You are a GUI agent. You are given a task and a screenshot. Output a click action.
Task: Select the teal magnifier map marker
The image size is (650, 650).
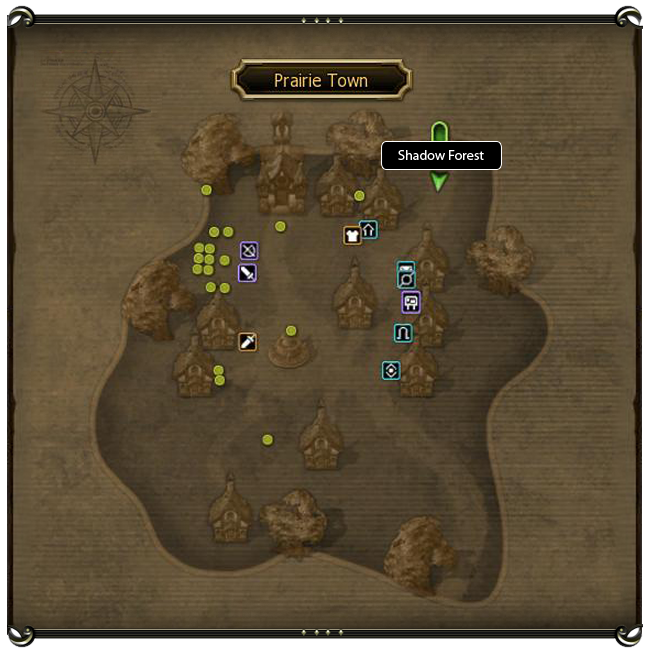coord(406,275)
